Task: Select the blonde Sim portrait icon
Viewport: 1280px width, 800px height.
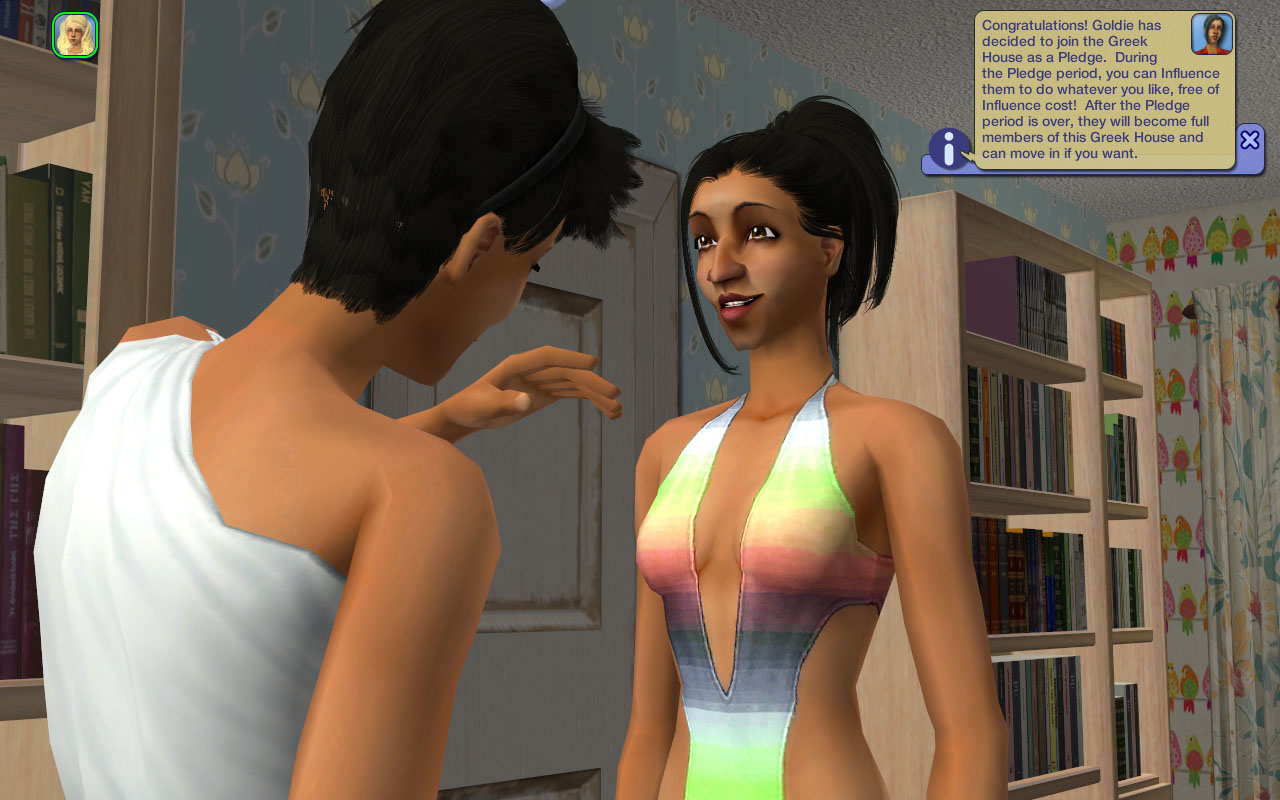Action: click(75, 35)
